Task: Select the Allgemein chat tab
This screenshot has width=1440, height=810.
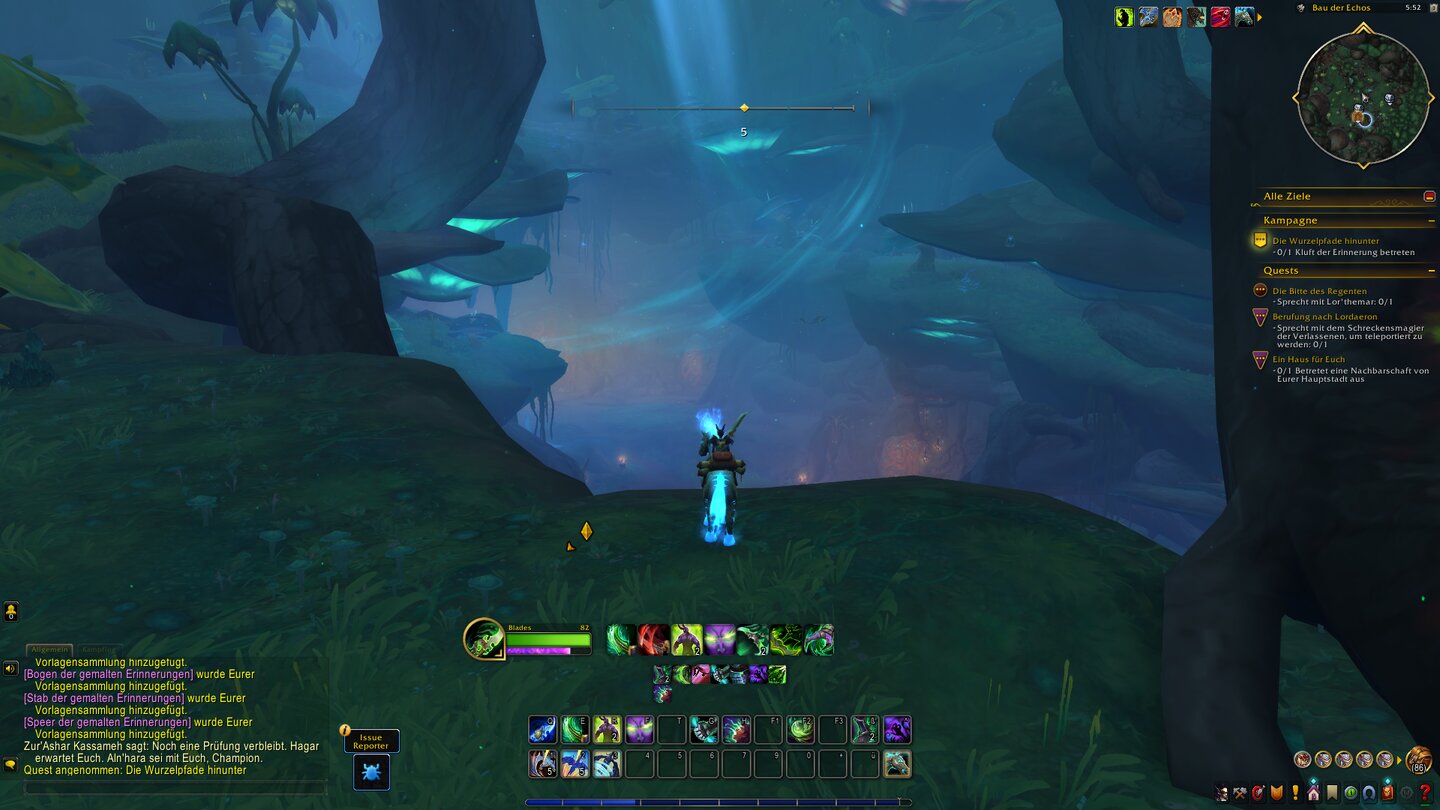Action: [x=49, y=648]
